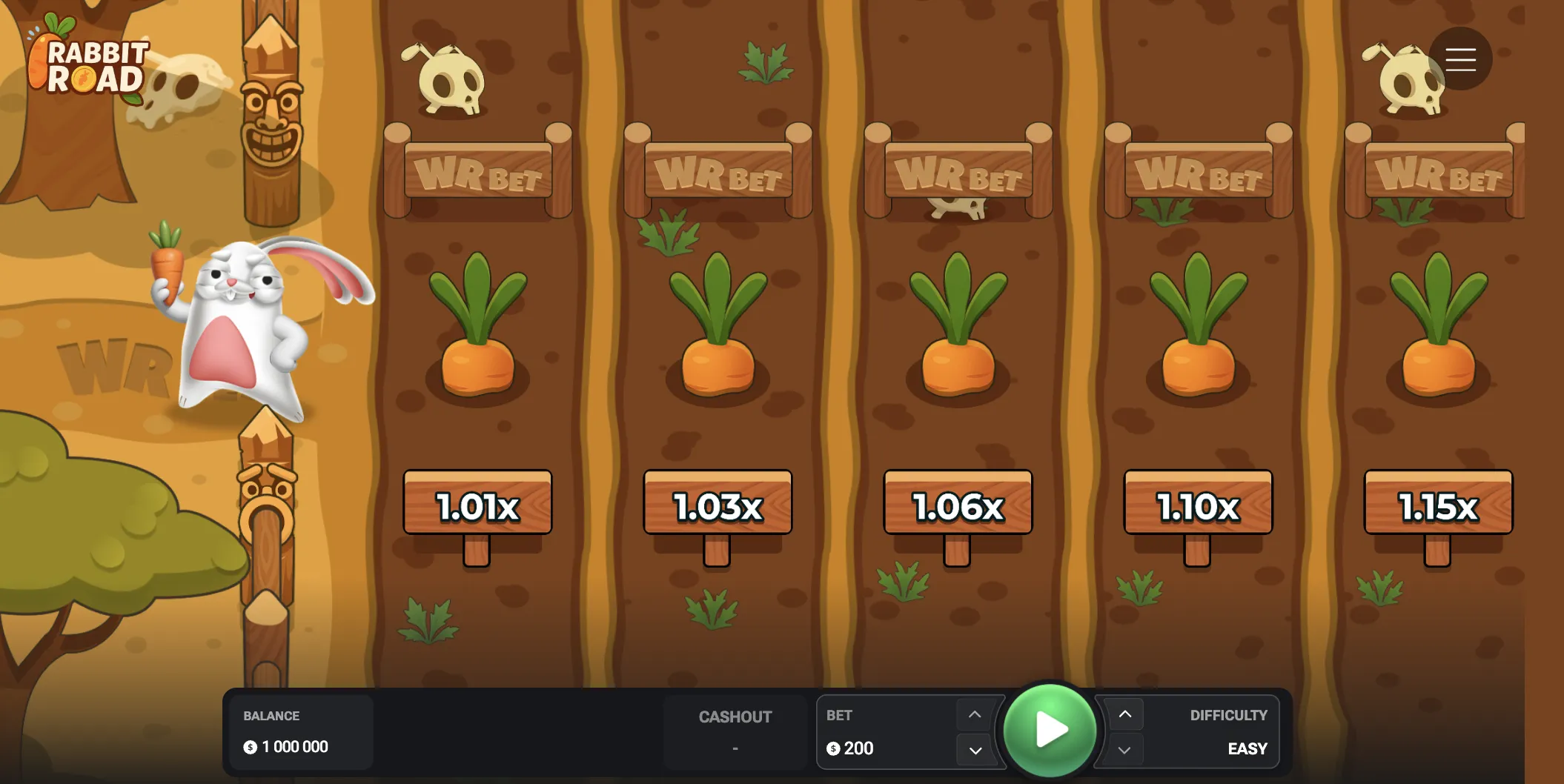Raise the difficulty level
The width and height of the screenshot is (1564, 784).
[x=1124, y=714]
